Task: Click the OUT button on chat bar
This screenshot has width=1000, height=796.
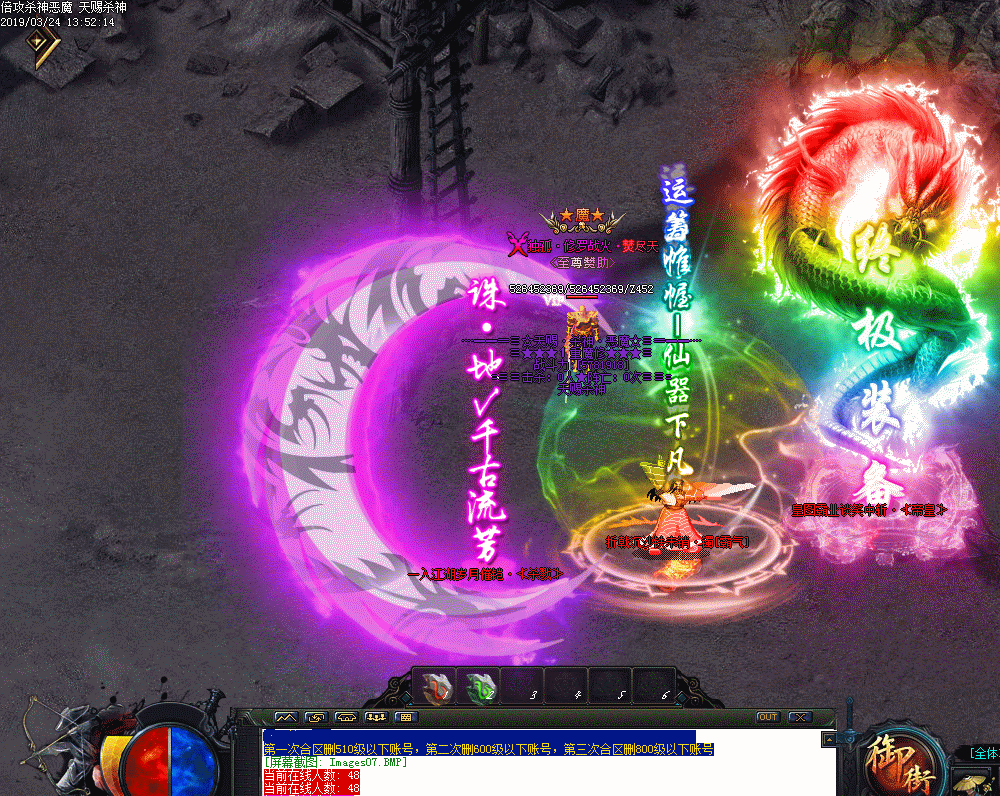Action: tap(767, 717)
